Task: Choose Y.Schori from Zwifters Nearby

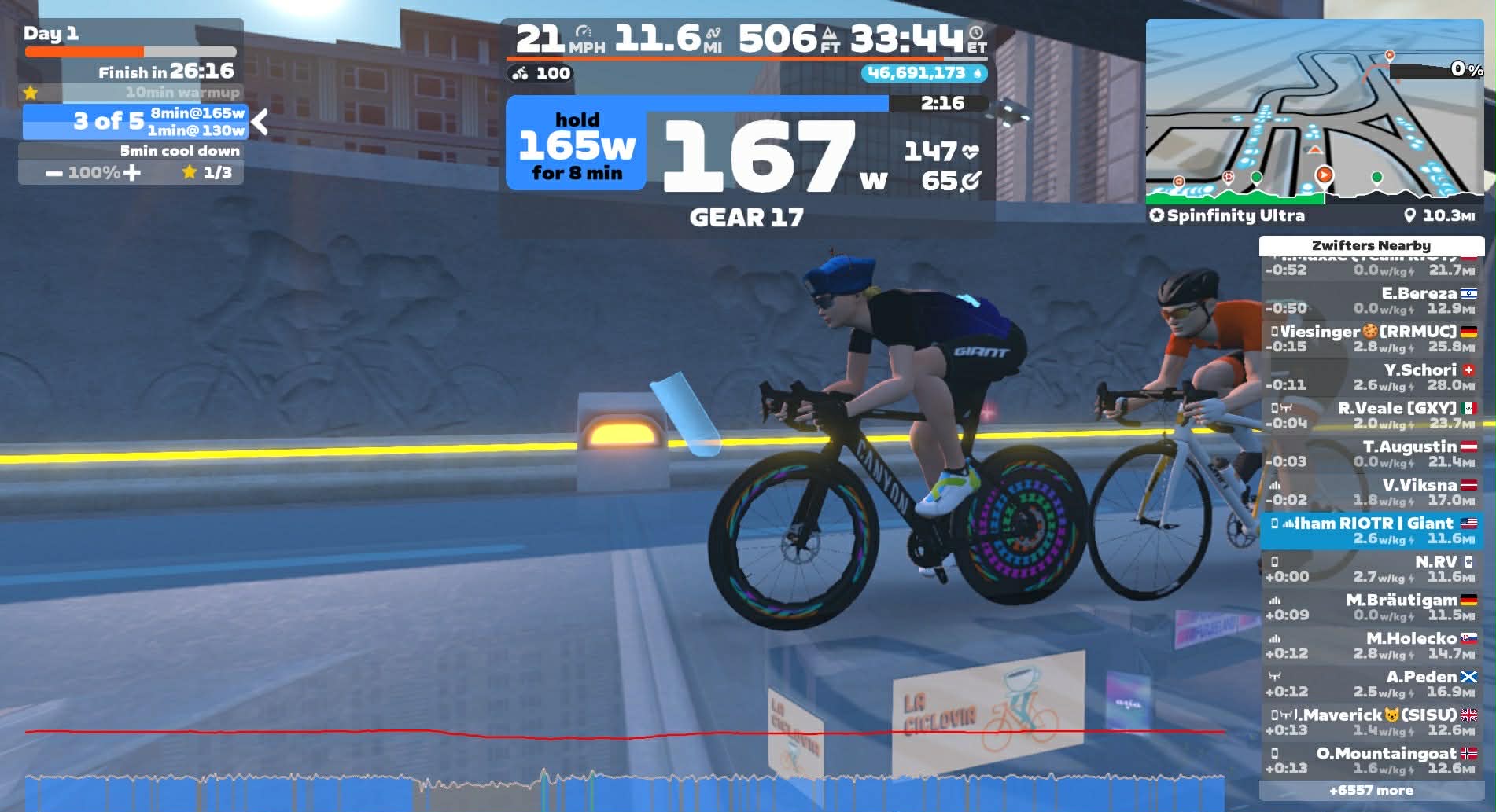Action: (x=1371, y=377)
